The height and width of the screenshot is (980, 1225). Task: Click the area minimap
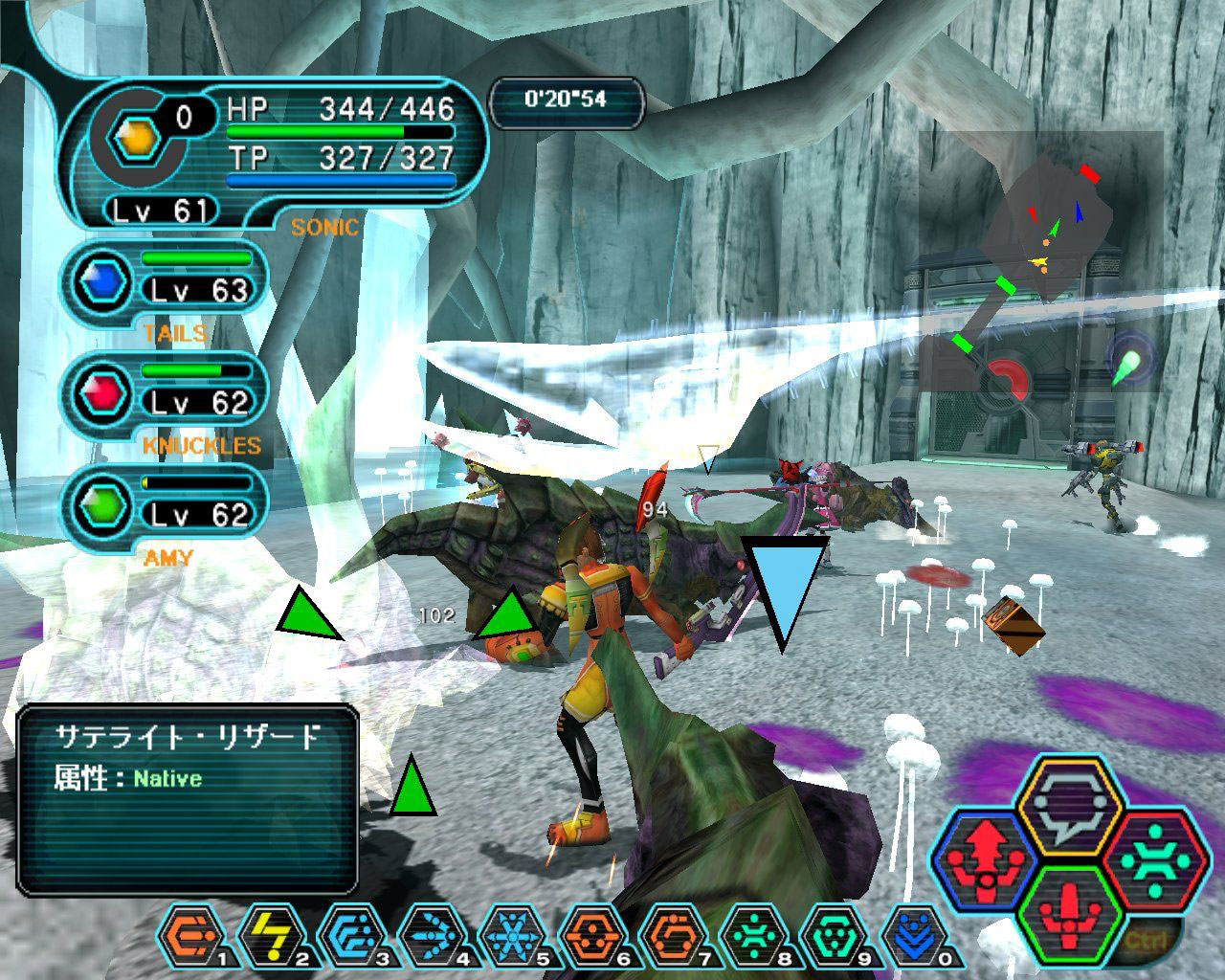1041,258
